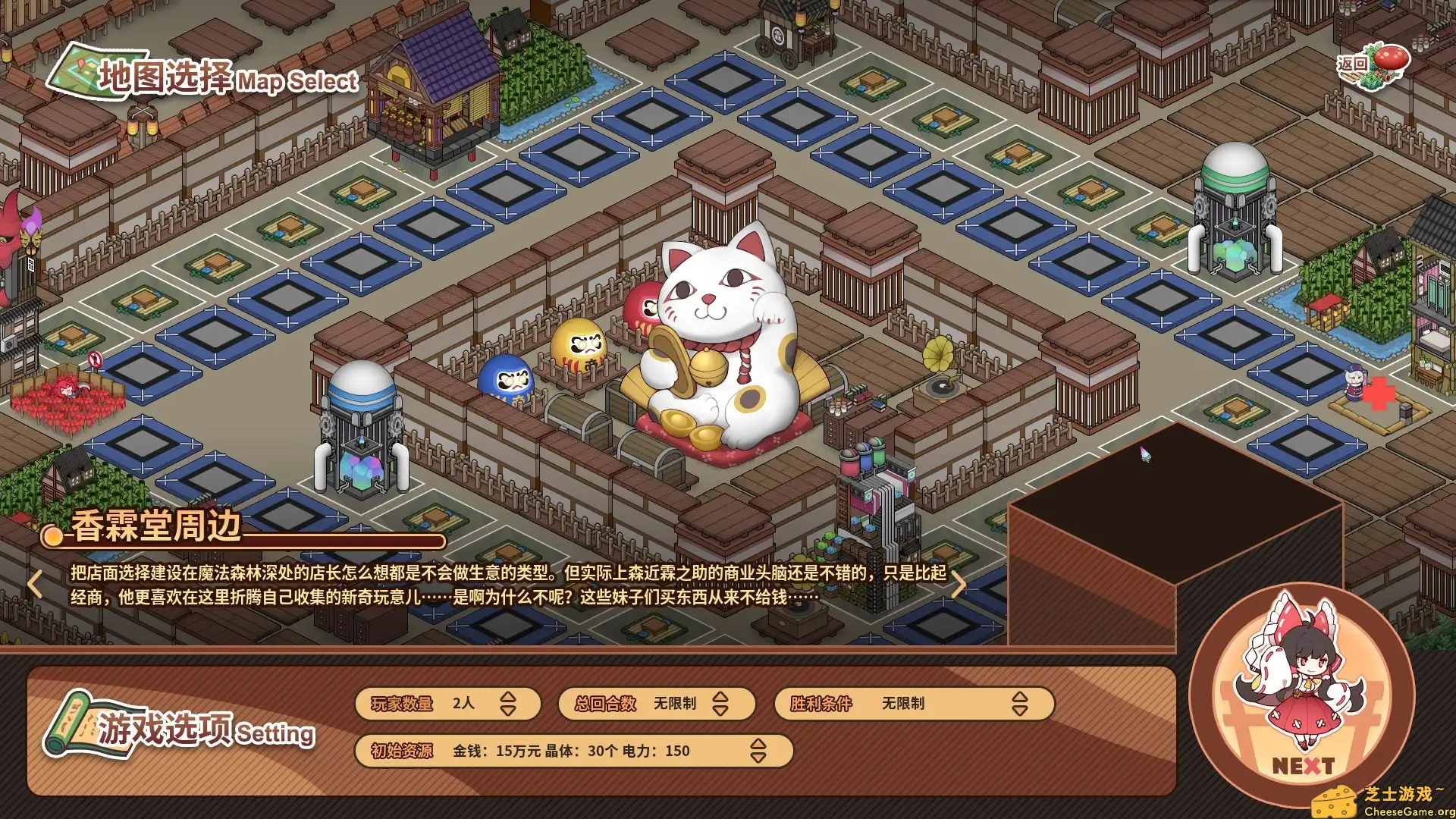Click the right chevron beside the map description
The width and height of the screenshot is (1456, 819).
pyautogui.click(x=960, y=582)
